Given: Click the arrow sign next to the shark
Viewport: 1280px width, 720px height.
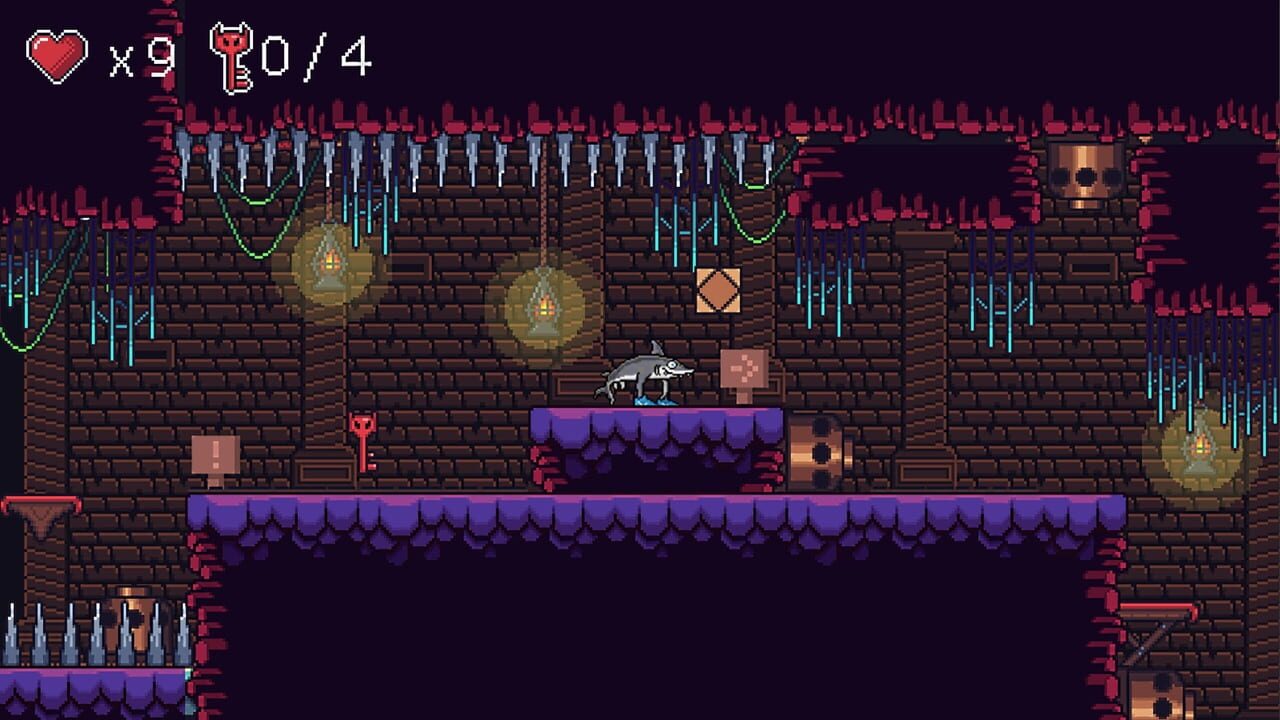Looking at the screenshot, I should [747, 370].
